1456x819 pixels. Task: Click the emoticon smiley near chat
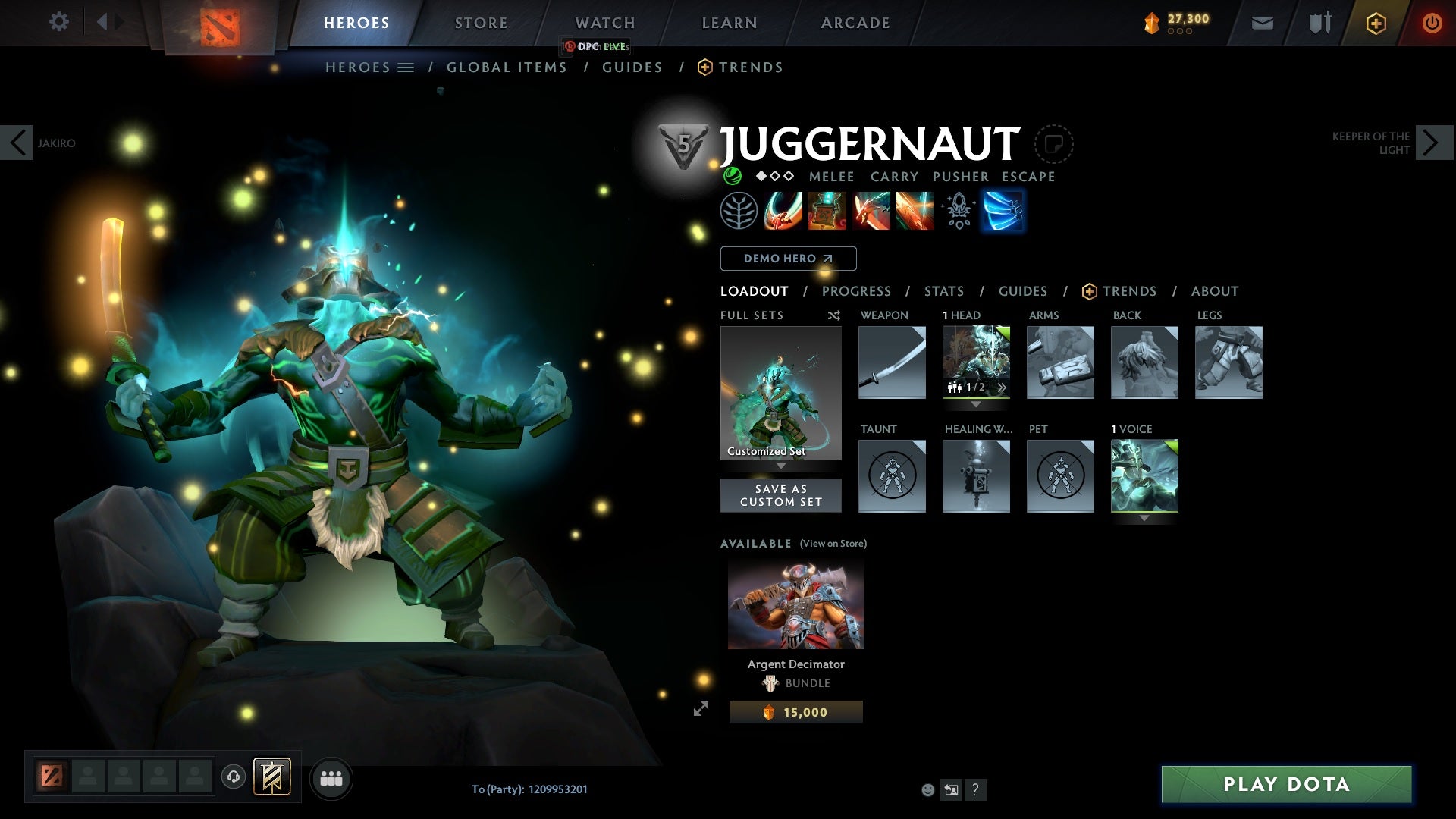click(927, 789)
